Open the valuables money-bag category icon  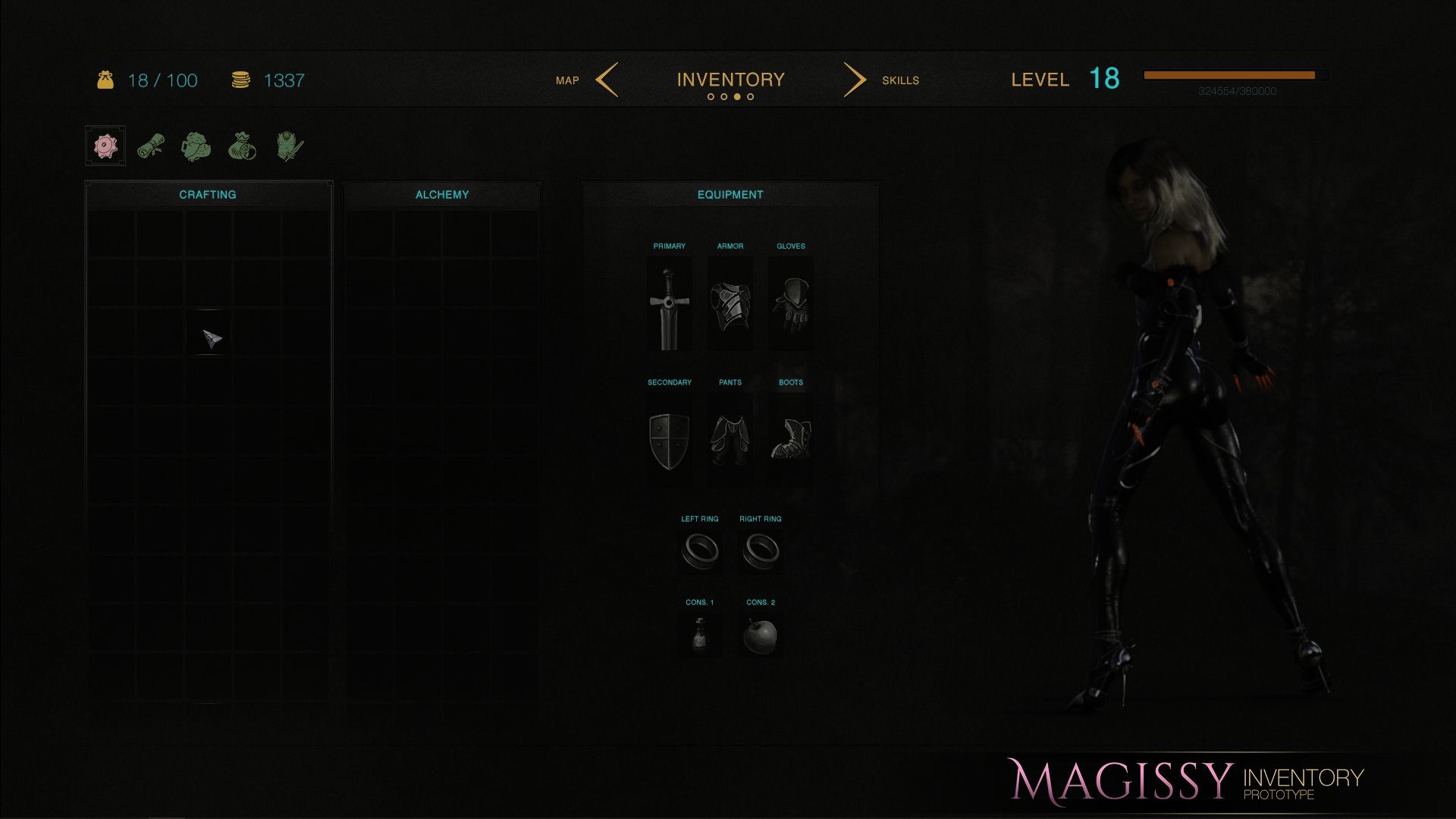(x=242, y=146)
